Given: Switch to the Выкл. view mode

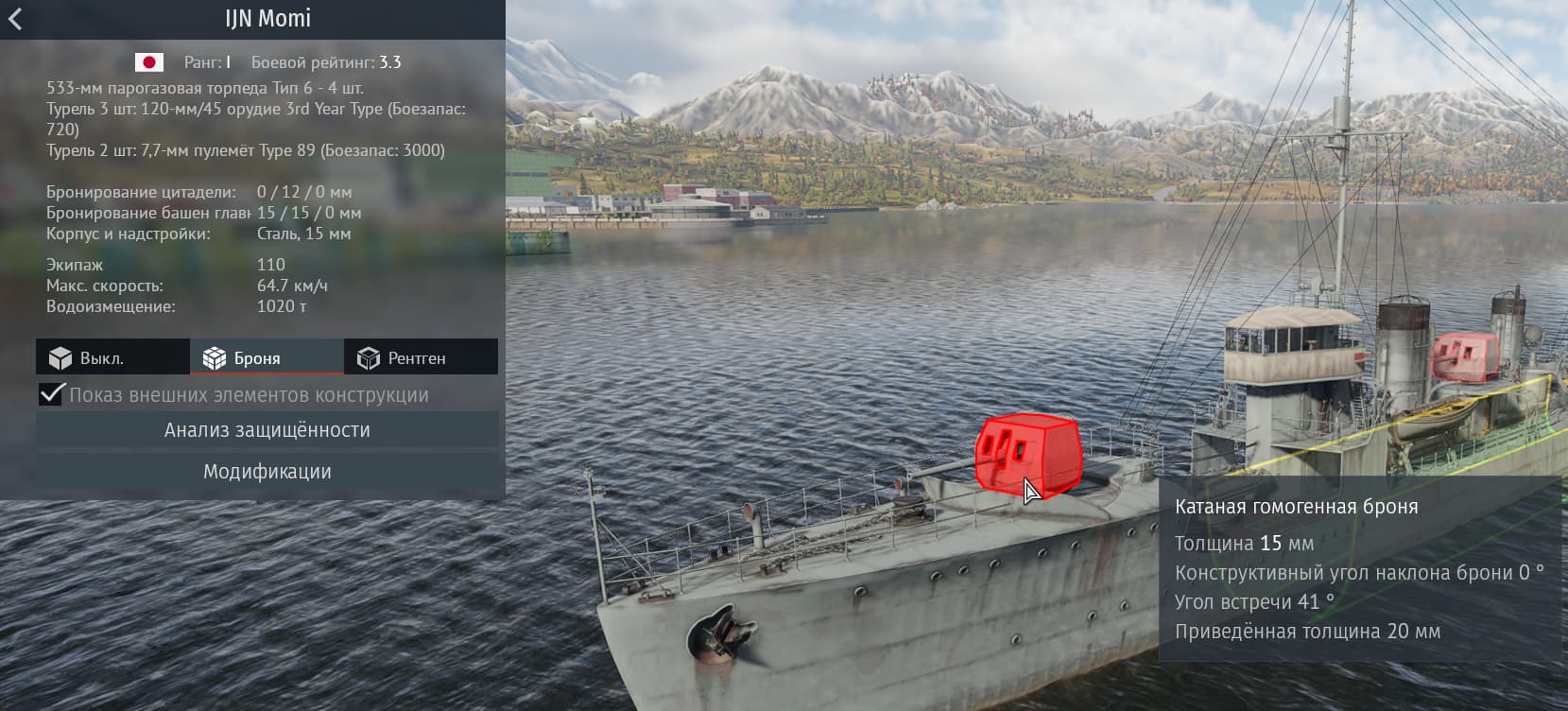Looking at the screenshot, I should pyautogui.click(x=112, y=357).
